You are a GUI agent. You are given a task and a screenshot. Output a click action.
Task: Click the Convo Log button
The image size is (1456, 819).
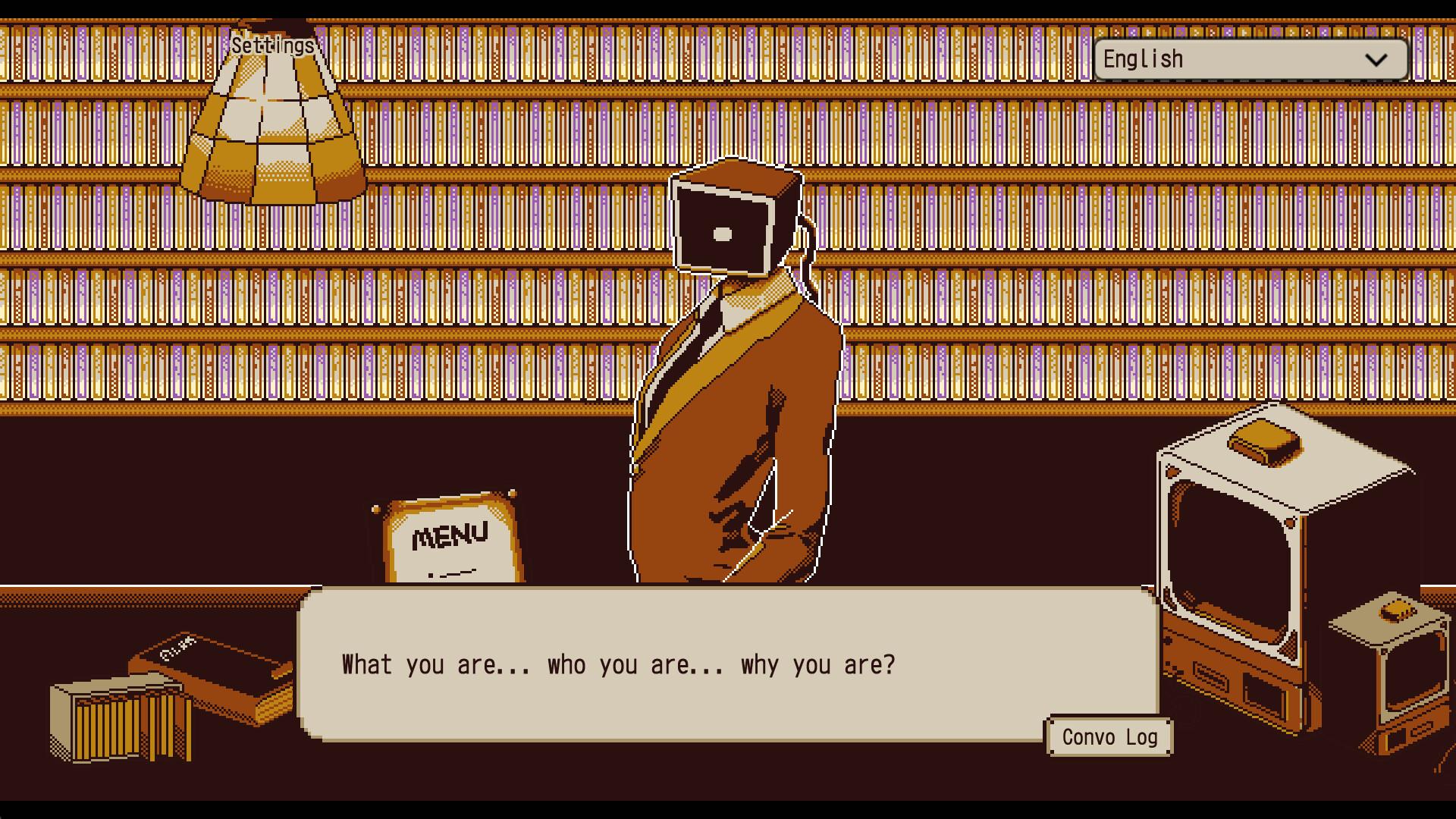(1109, 736)
